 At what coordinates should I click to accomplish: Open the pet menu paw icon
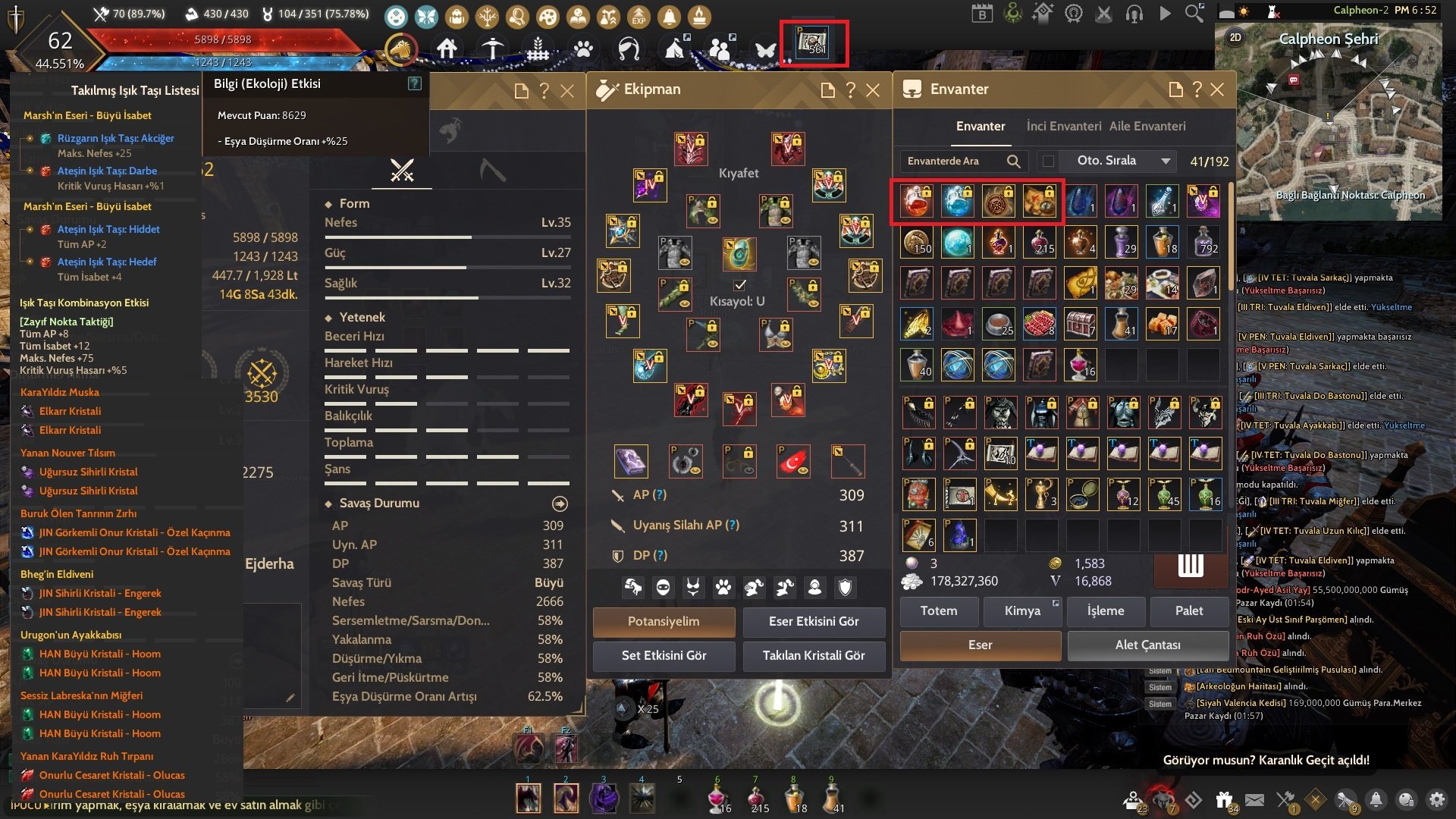tap(582, 49)
